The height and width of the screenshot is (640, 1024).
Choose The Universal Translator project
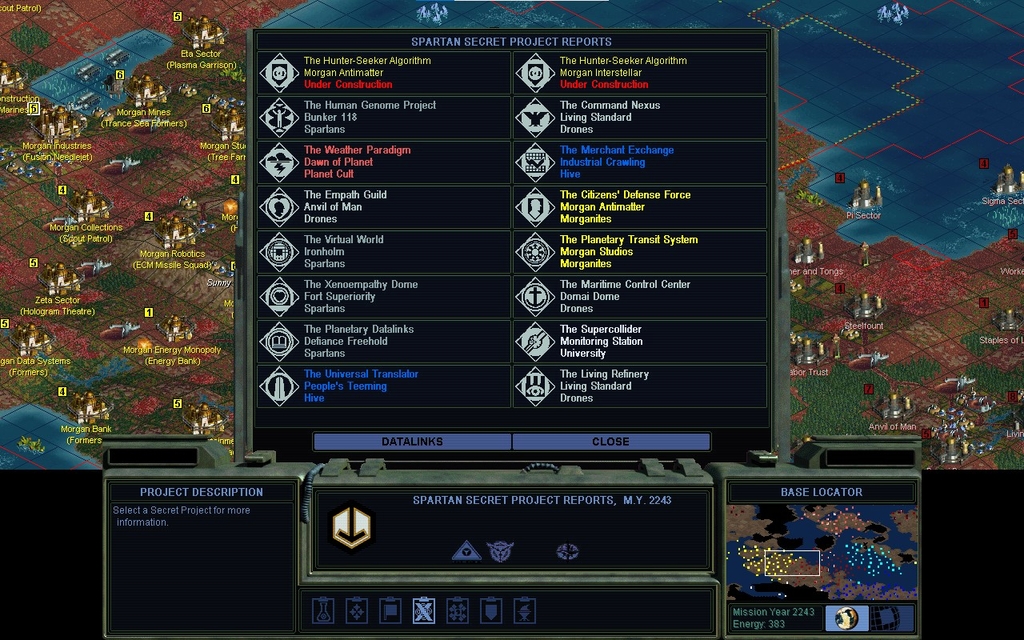384,386
